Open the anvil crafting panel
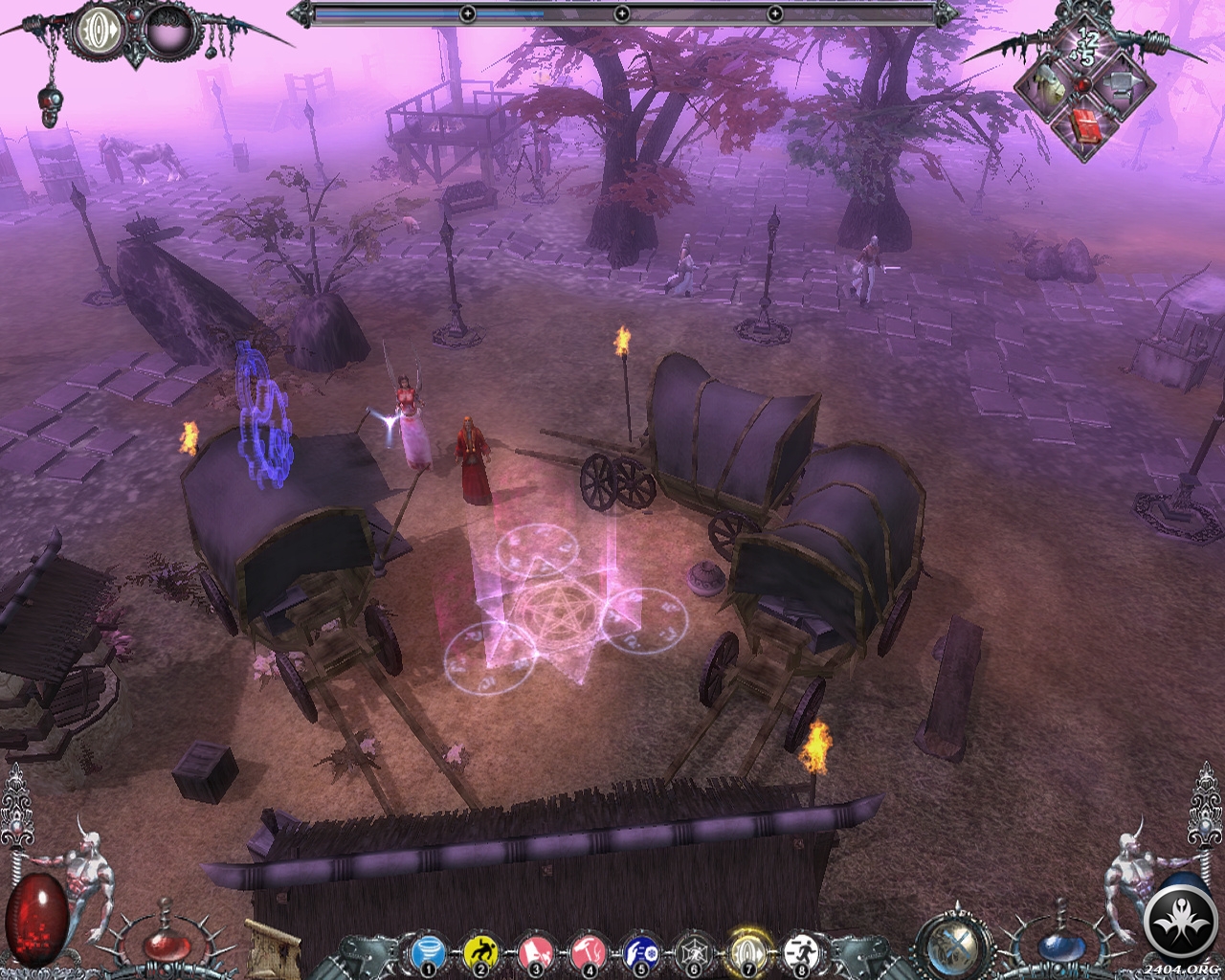The image size is (1225, 980). tap(1120, 86)
